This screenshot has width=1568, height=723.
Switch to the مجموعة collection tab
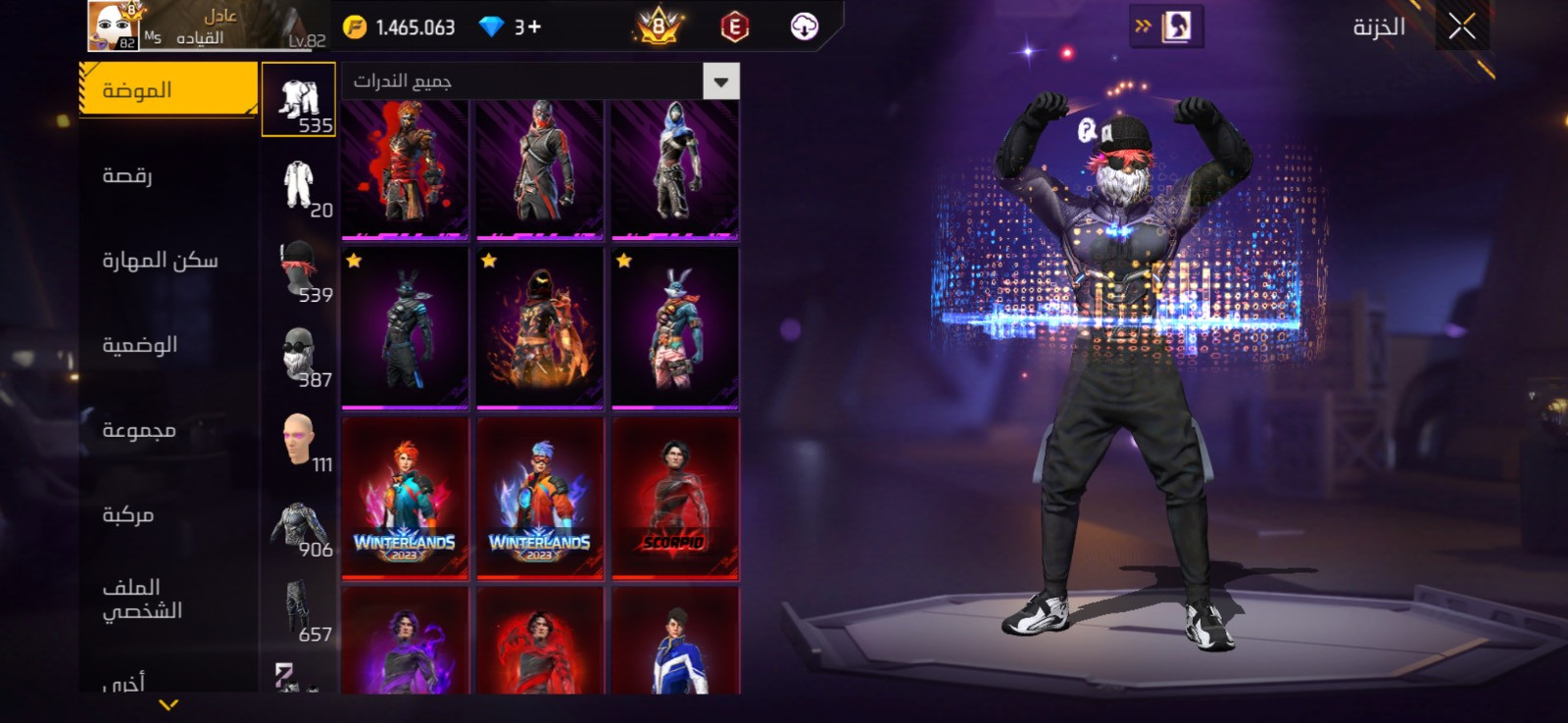[139, 430]
